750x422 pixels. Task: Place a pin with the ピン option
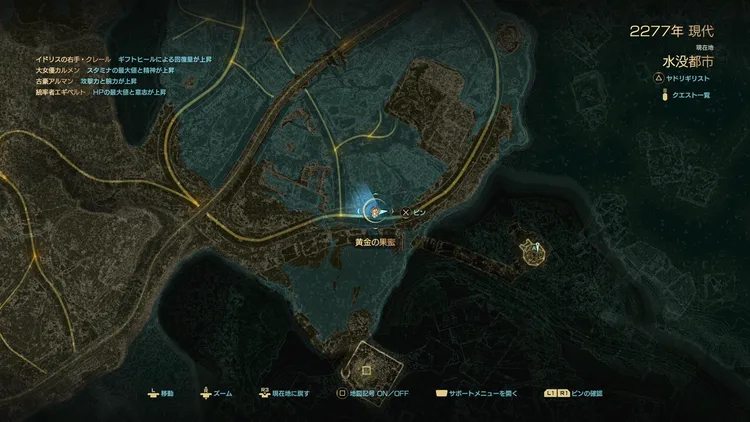tap(414, 212)
